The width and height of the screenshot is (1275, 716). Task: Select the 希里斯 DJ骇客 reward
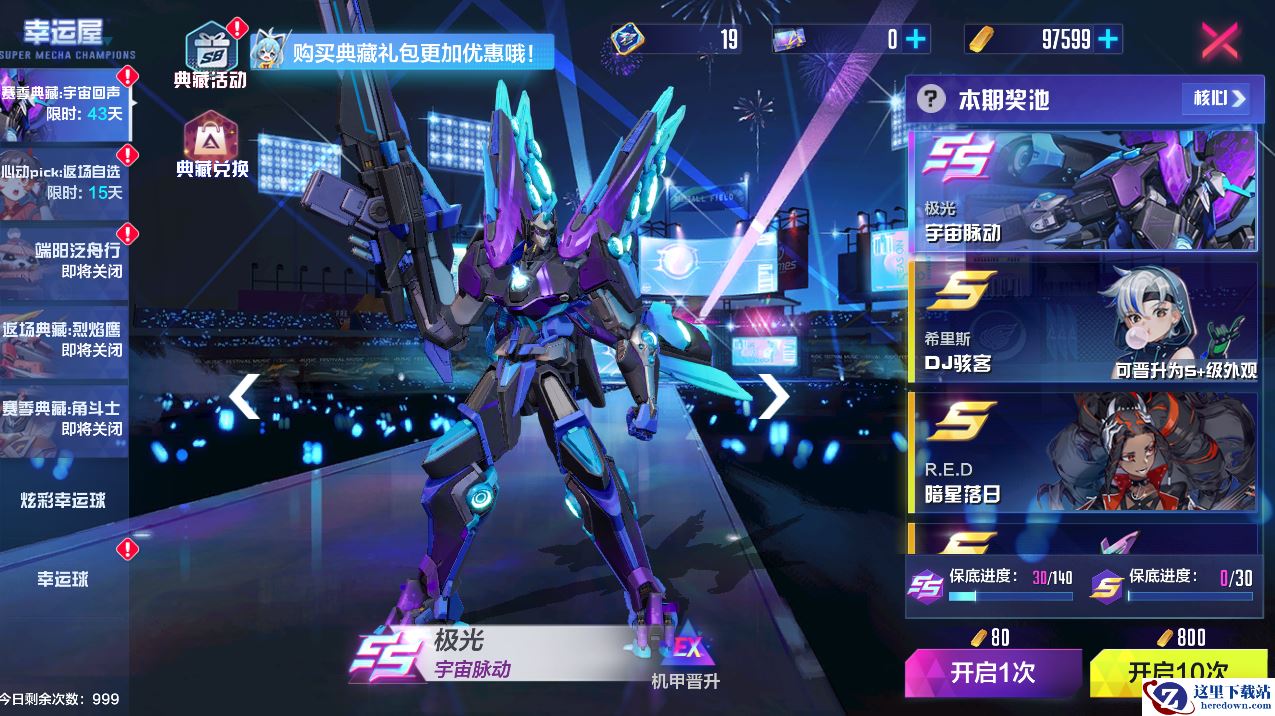tap(1082, 322)
